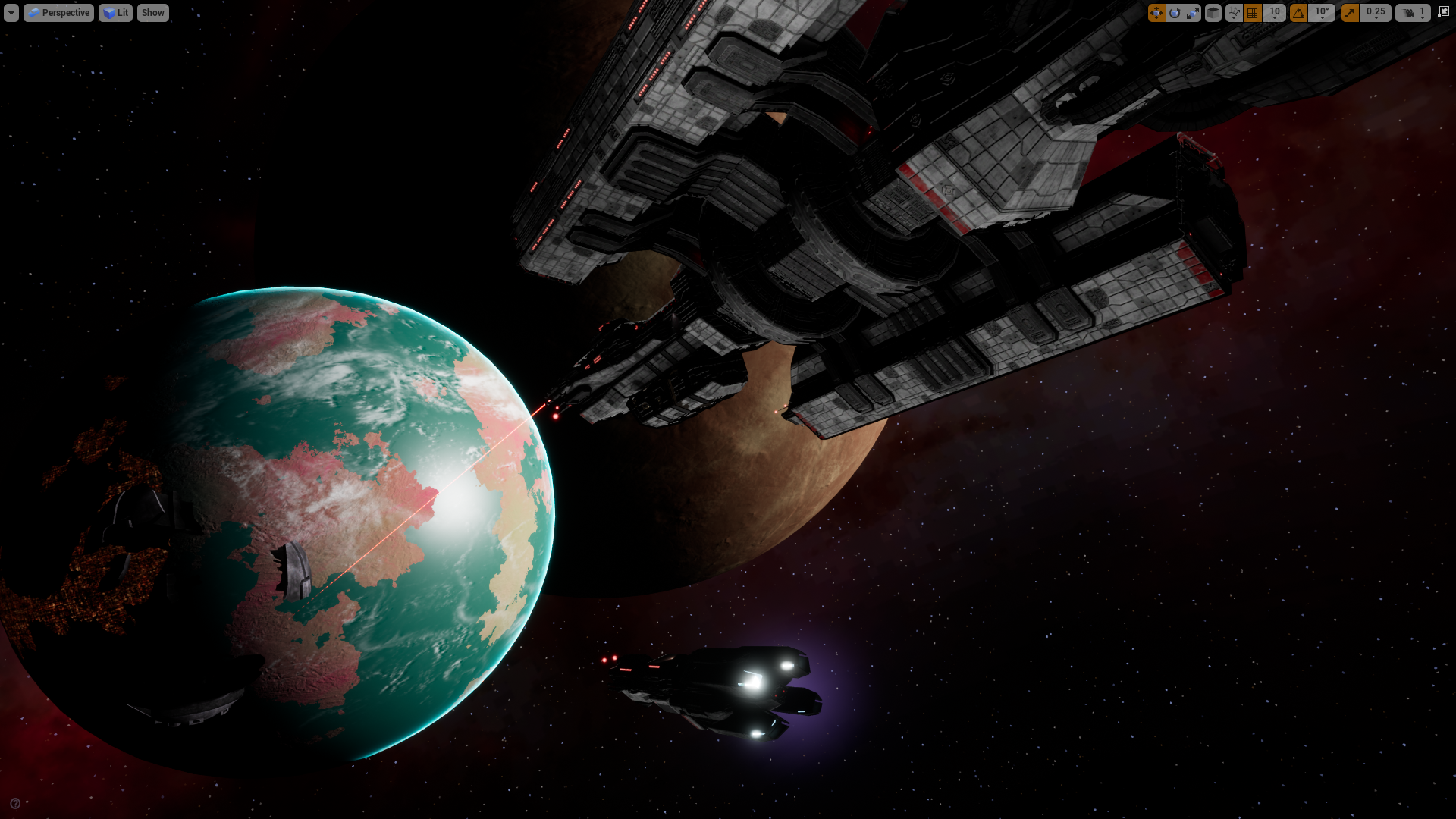This screenshot has width=1456, height=819.
Task: Expand the viewport options arrow menu
Action: click(11, 12)
